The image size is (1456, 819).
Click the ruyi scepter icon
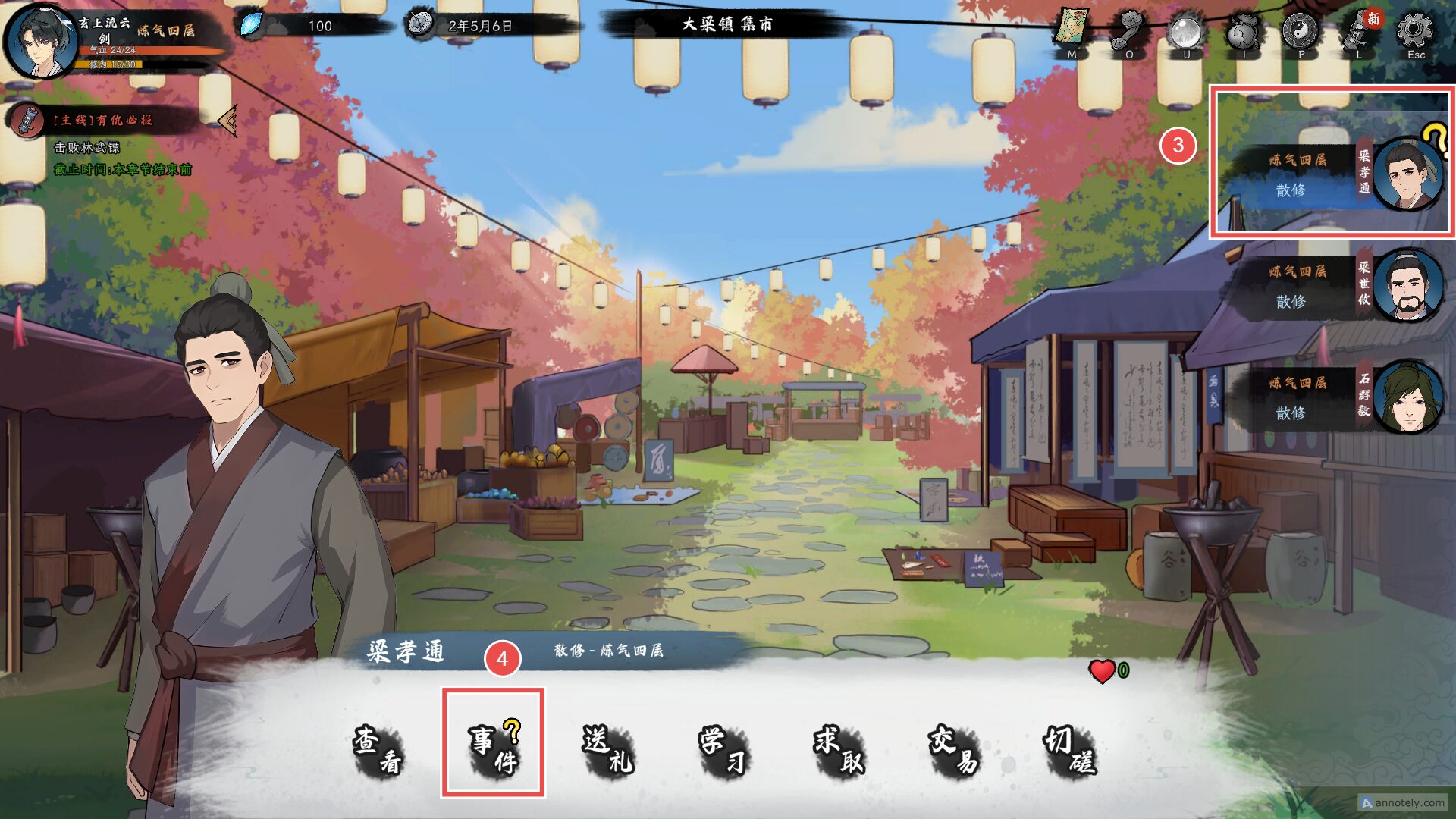[x=1129, y=30]
